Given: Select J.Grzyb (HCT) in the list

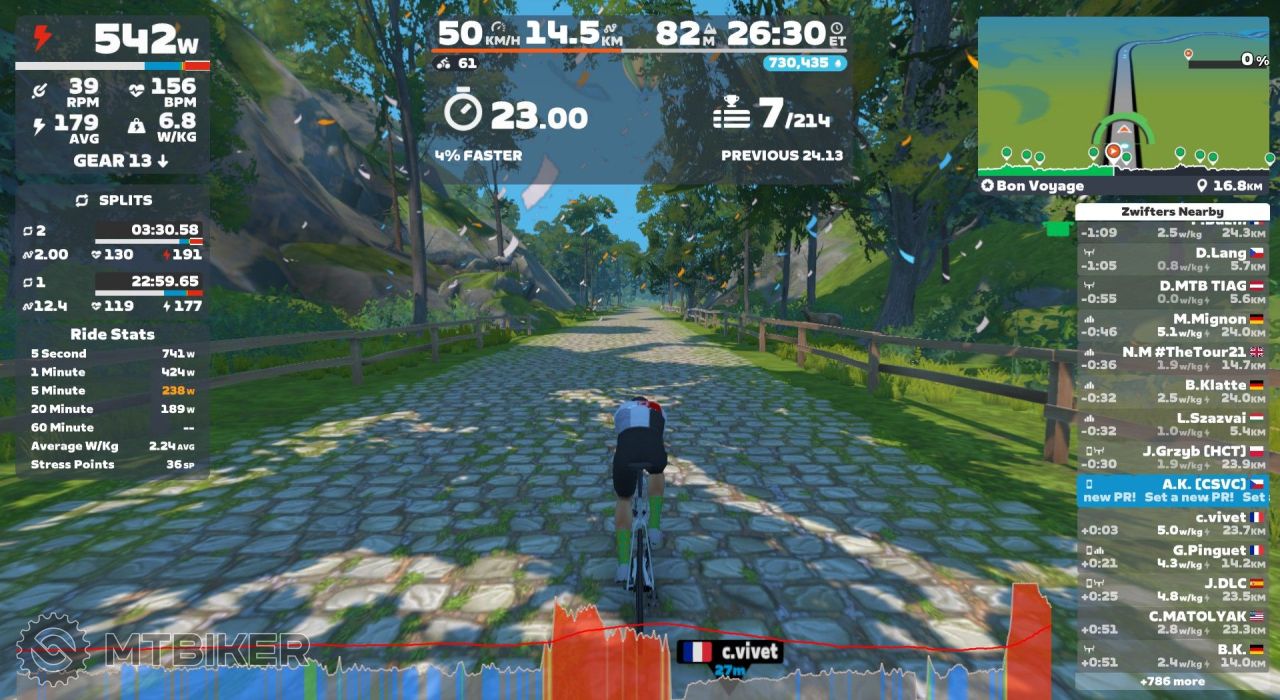Looking at the screenshot, I should [1173, 457].
